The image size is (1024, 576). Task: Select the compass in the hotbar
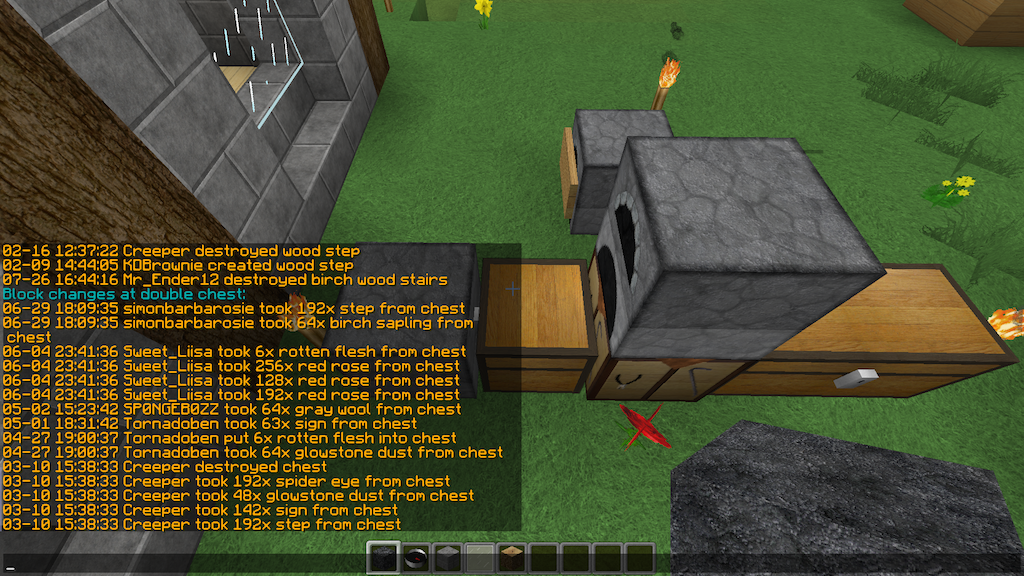(415, 558)
